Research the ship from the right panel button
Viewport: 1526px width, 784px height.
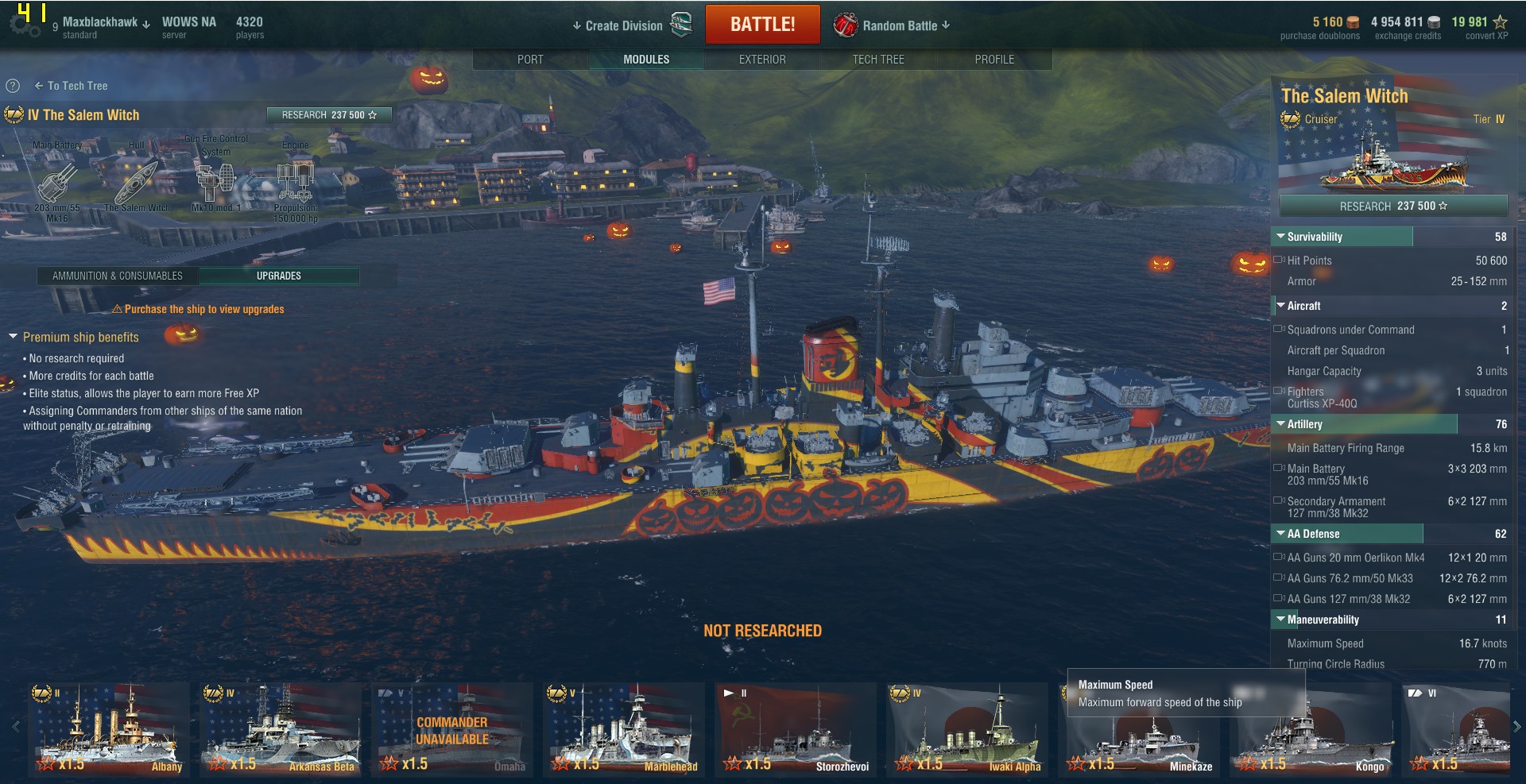1392,206
